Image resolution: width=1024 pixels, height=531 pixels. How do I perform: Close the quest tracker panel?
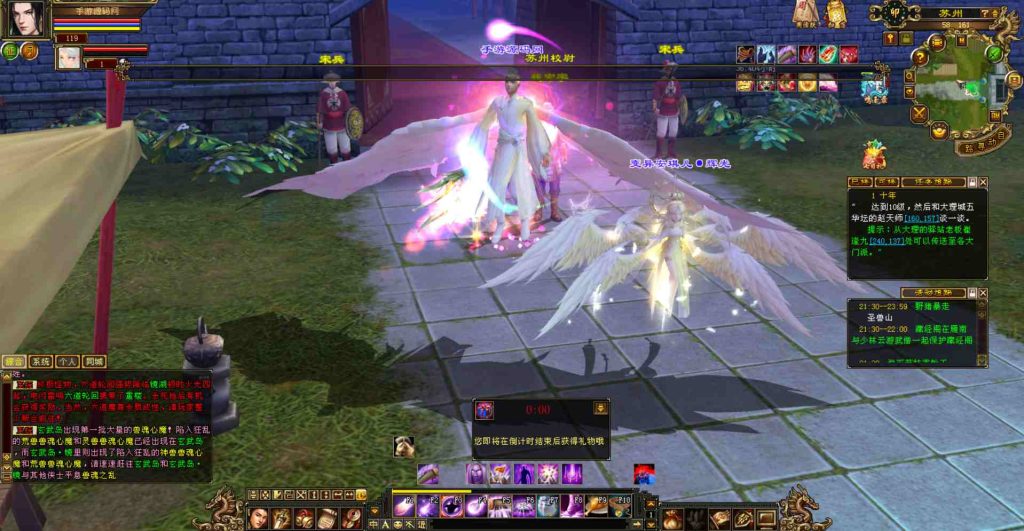point(983,182)
